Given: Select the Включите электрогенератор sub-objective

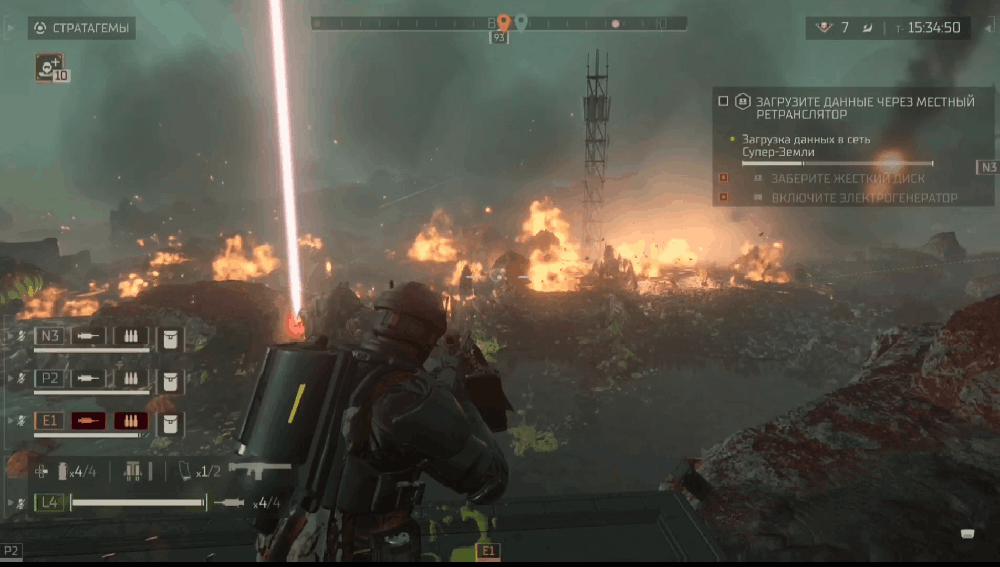Looking at the screenshot, I should (863, 198).
